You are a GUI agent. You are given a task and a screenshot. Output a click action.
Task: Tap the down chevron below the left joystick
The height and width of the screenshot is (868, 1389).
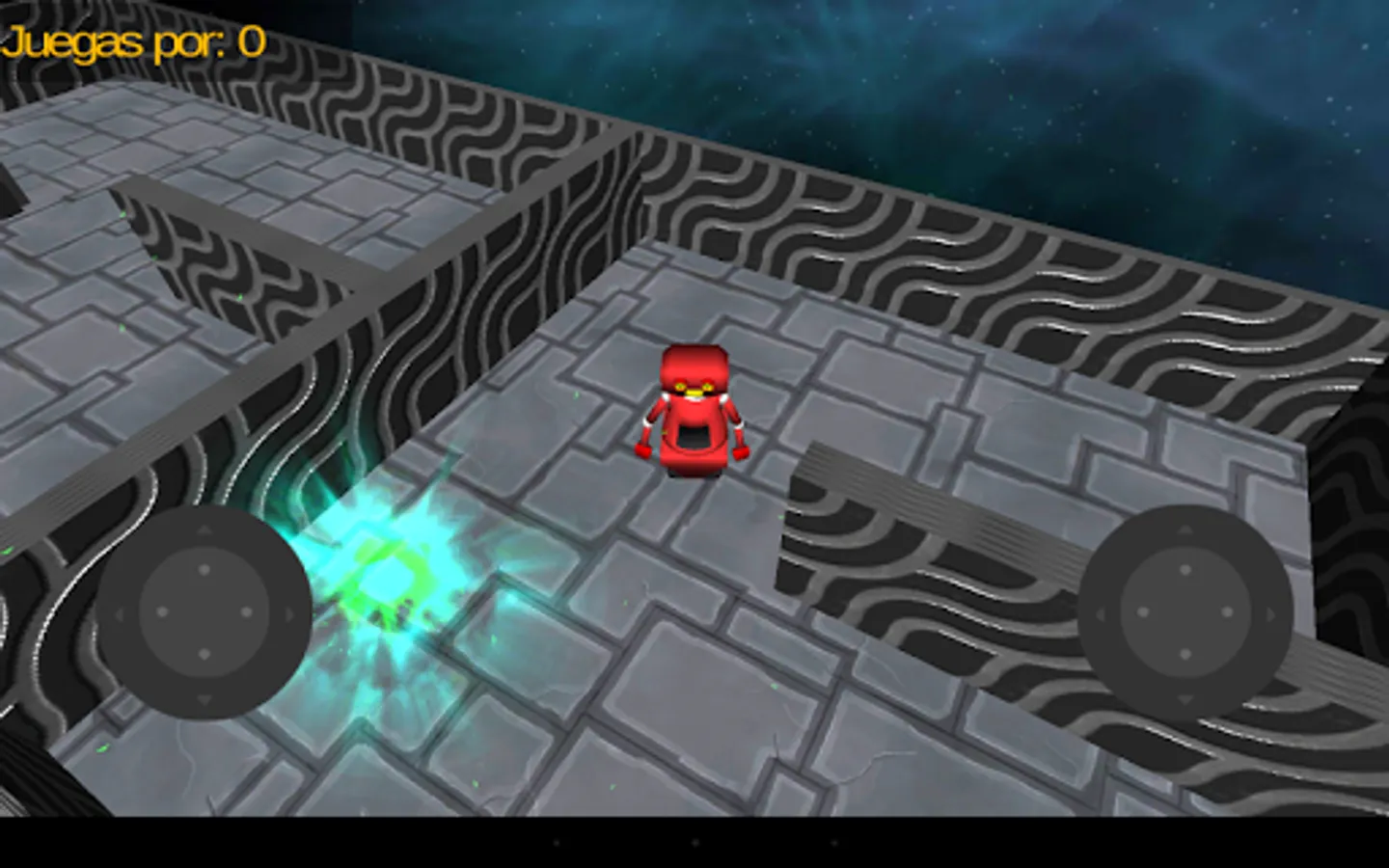coord(203,698)
